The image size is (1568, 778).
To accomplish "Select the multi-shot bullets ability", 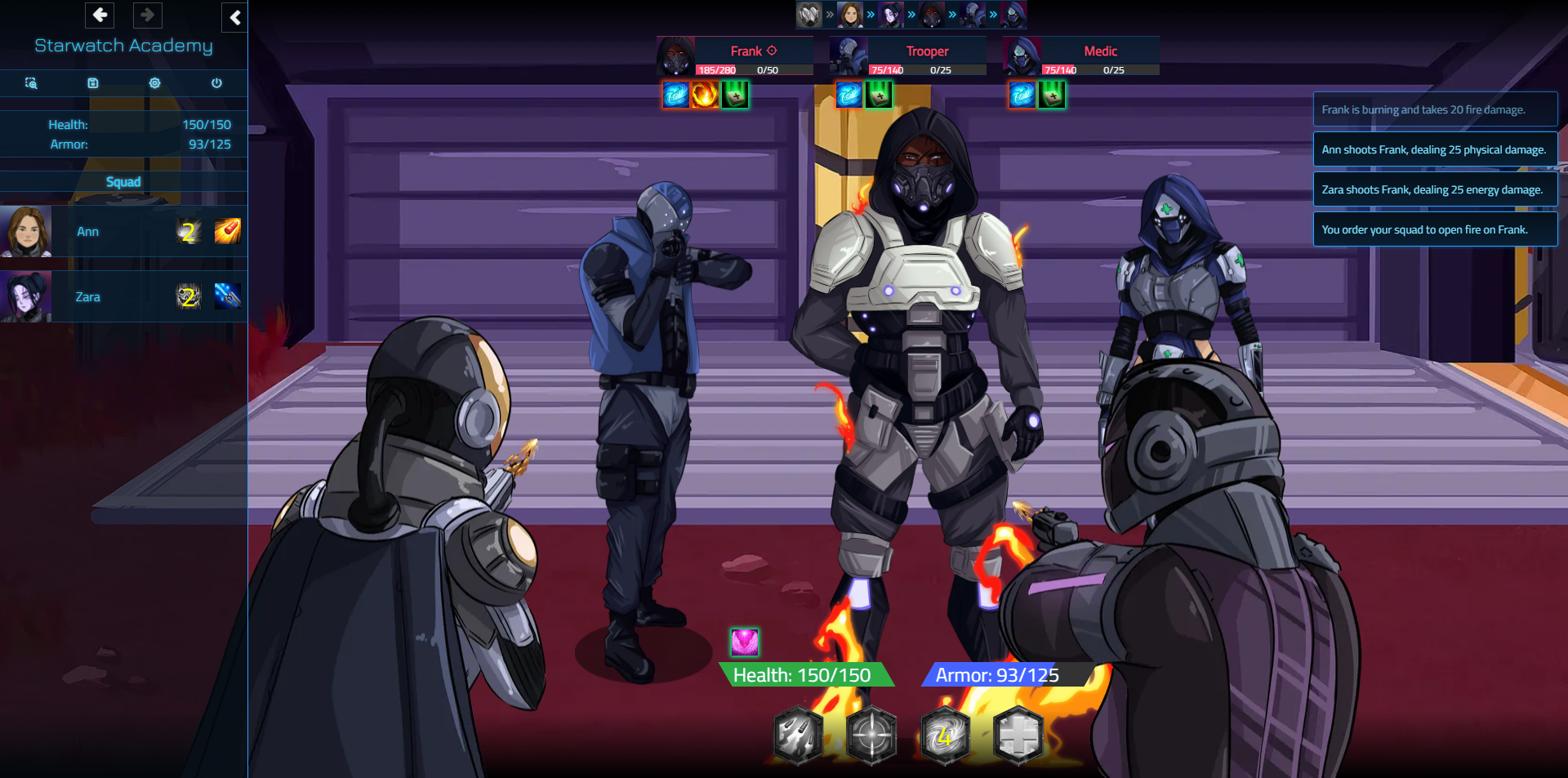I will [x=797, y=736].
